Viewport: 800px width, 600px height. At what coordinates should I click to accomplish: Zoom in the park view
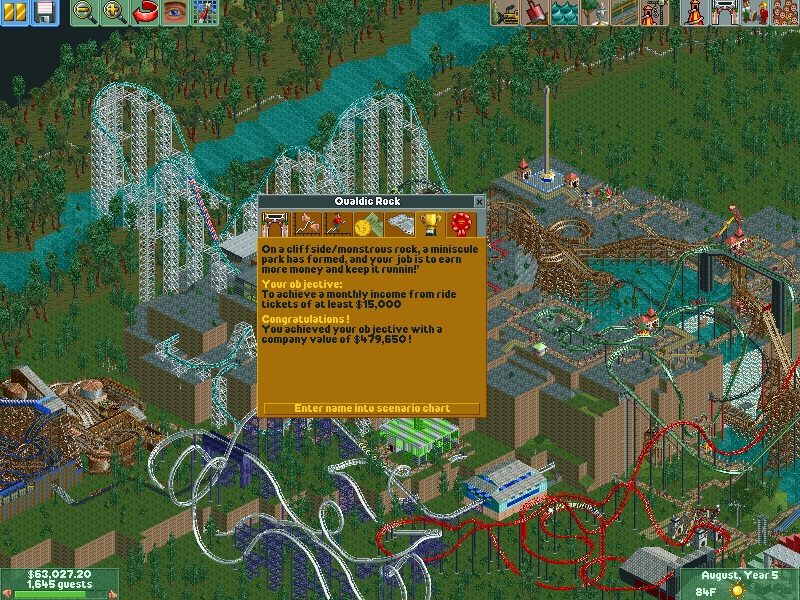[x=115, y=13]
